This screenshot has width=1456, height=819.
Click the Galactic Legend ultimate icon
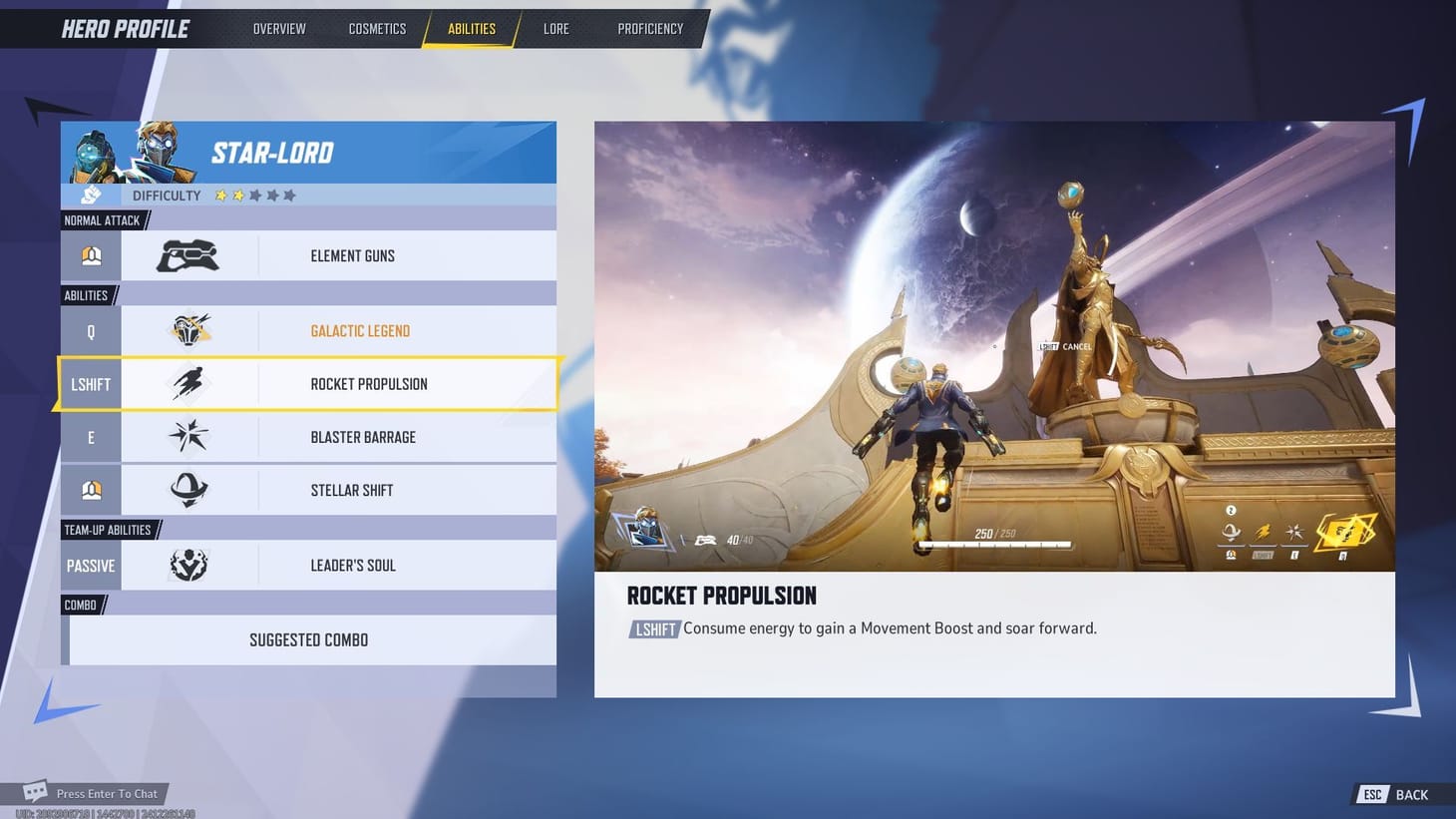[x=189, y=330]
